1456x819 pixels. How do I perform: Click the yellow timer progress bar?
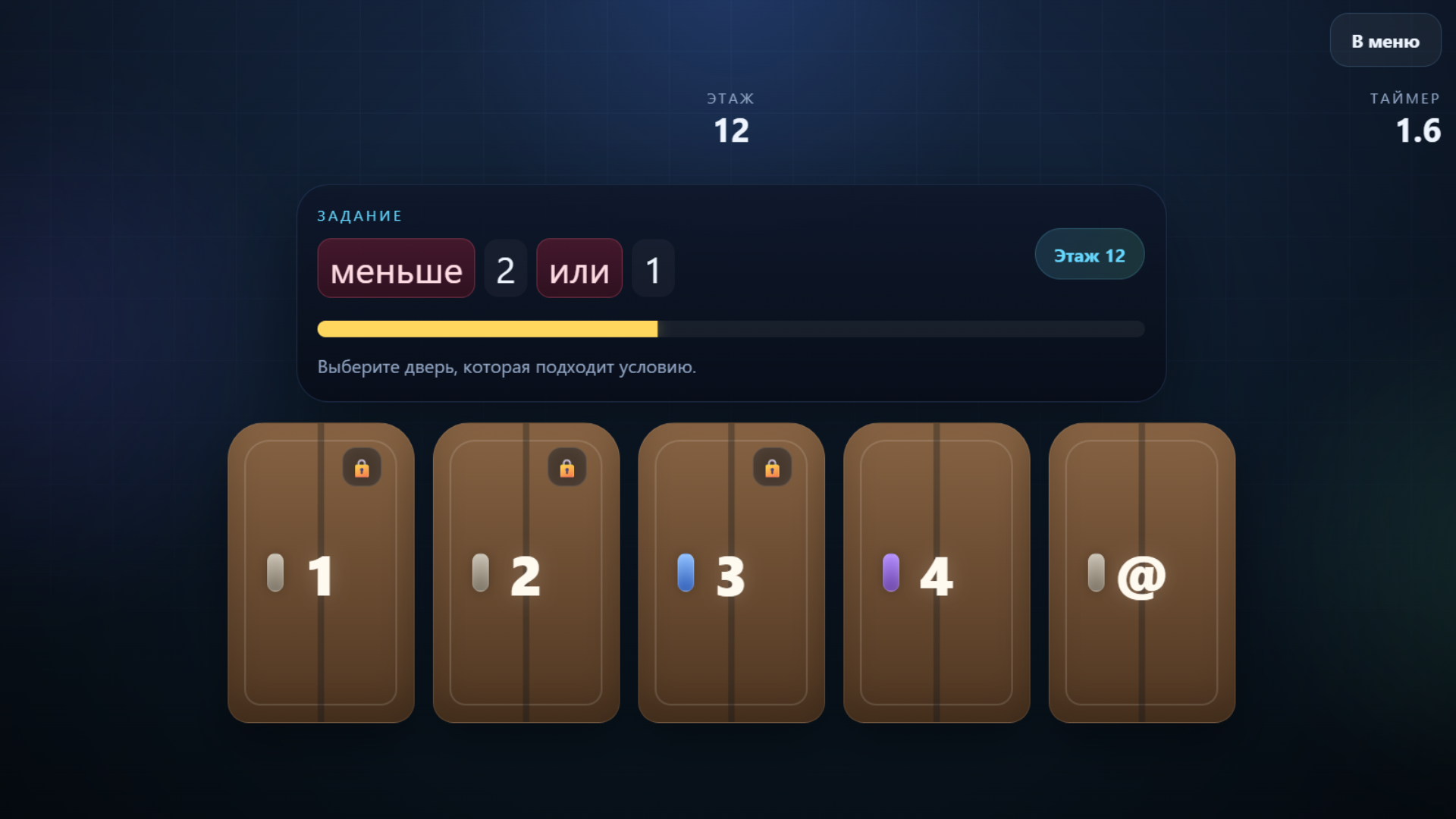tap(485, 328)
